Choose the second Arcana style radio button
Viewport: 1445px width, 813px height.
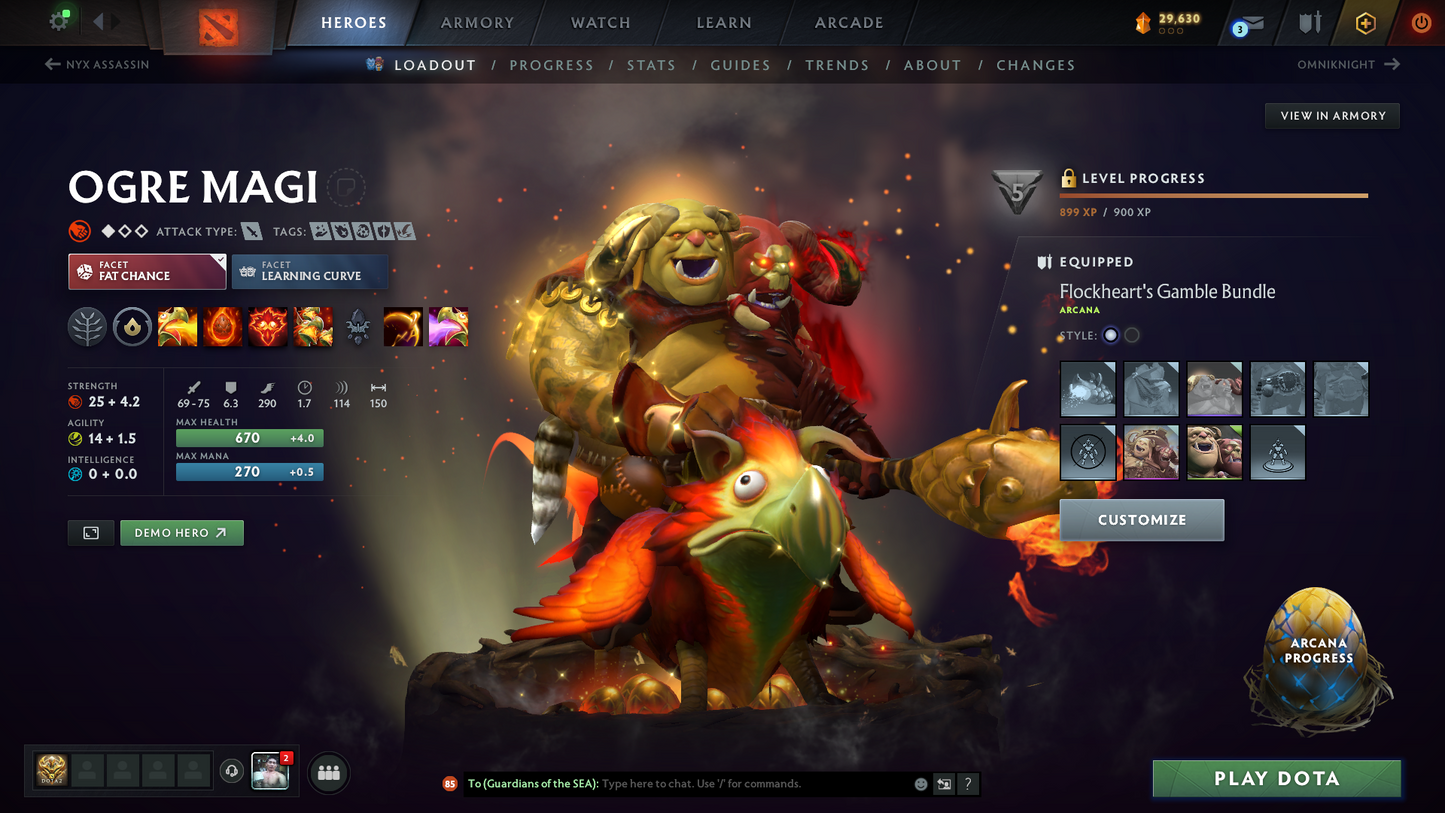1131,335
